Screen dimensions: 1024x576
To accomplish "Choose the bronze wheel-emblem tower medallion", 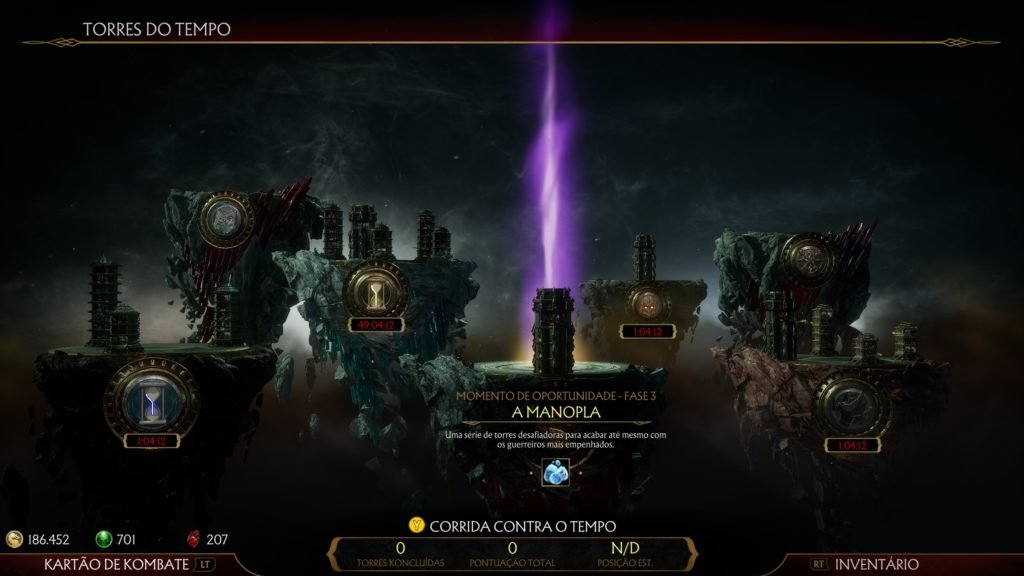I will [x=809, y=260].
